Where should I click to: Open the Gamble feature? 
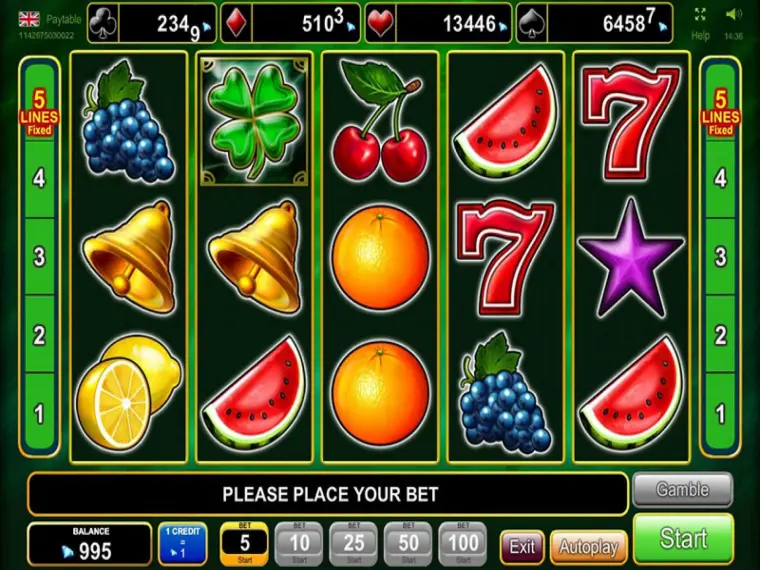682,490
